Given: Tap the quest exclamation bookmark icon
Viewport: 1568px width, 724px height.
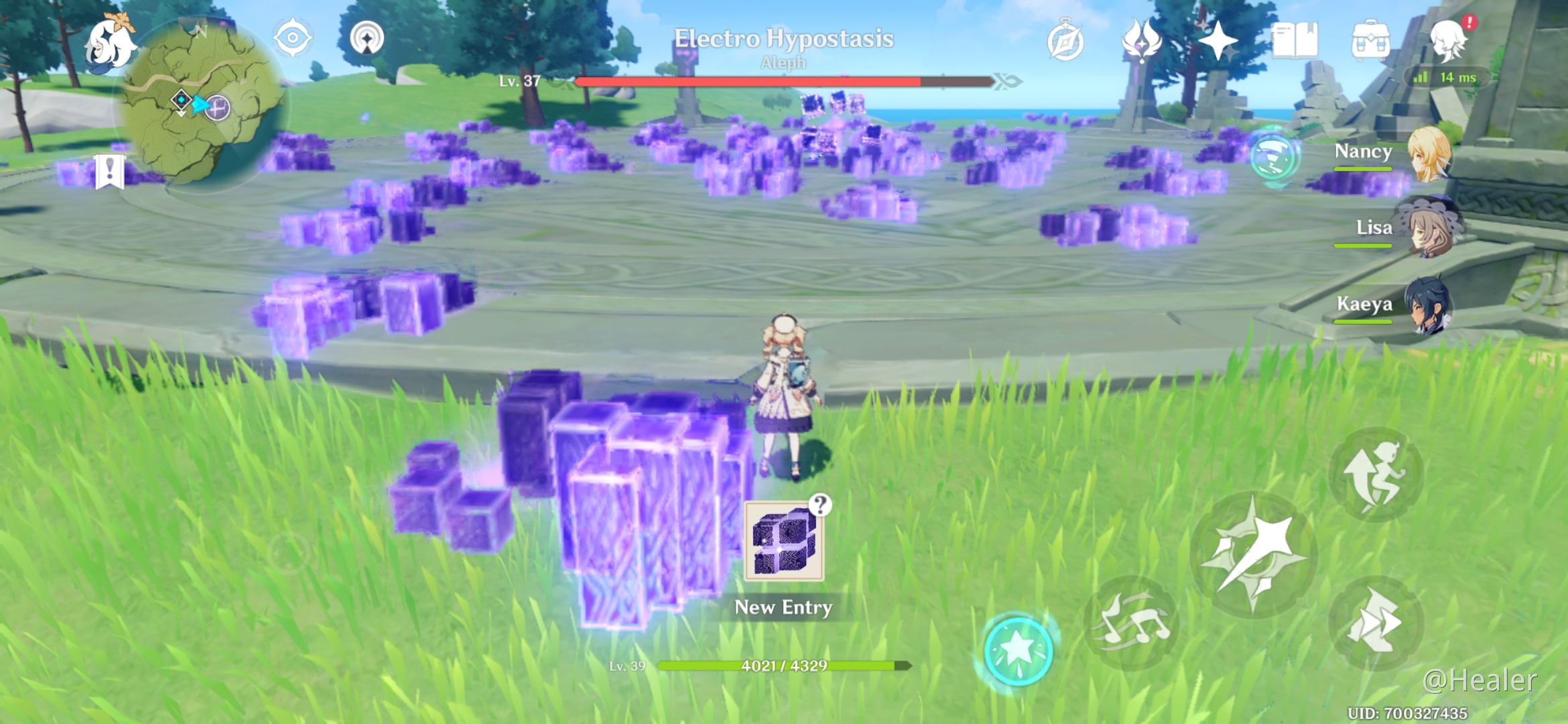Looking at the screenshot, I should (x=109, y=172).
